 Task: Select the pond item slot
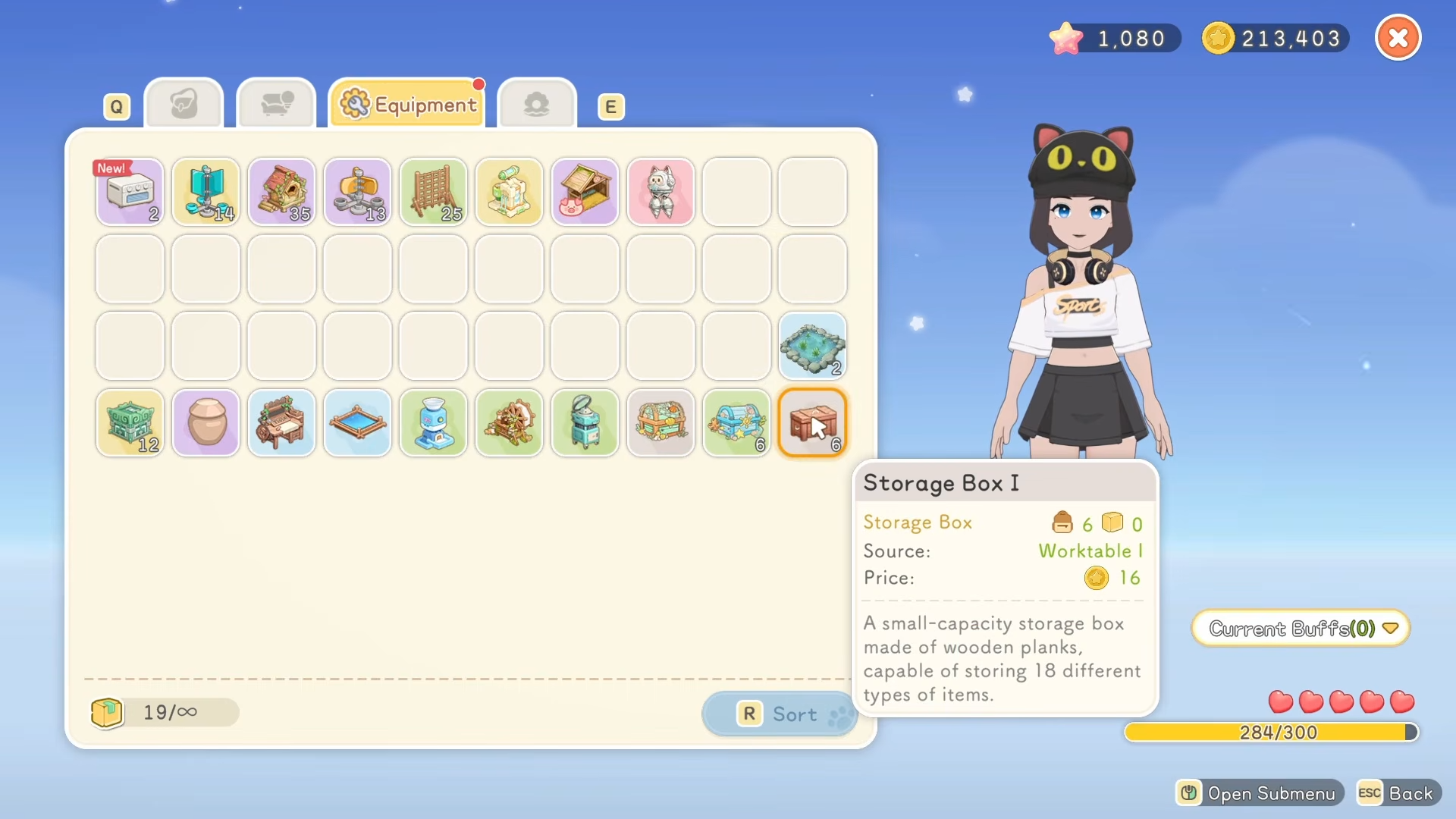tap(812, 346)
